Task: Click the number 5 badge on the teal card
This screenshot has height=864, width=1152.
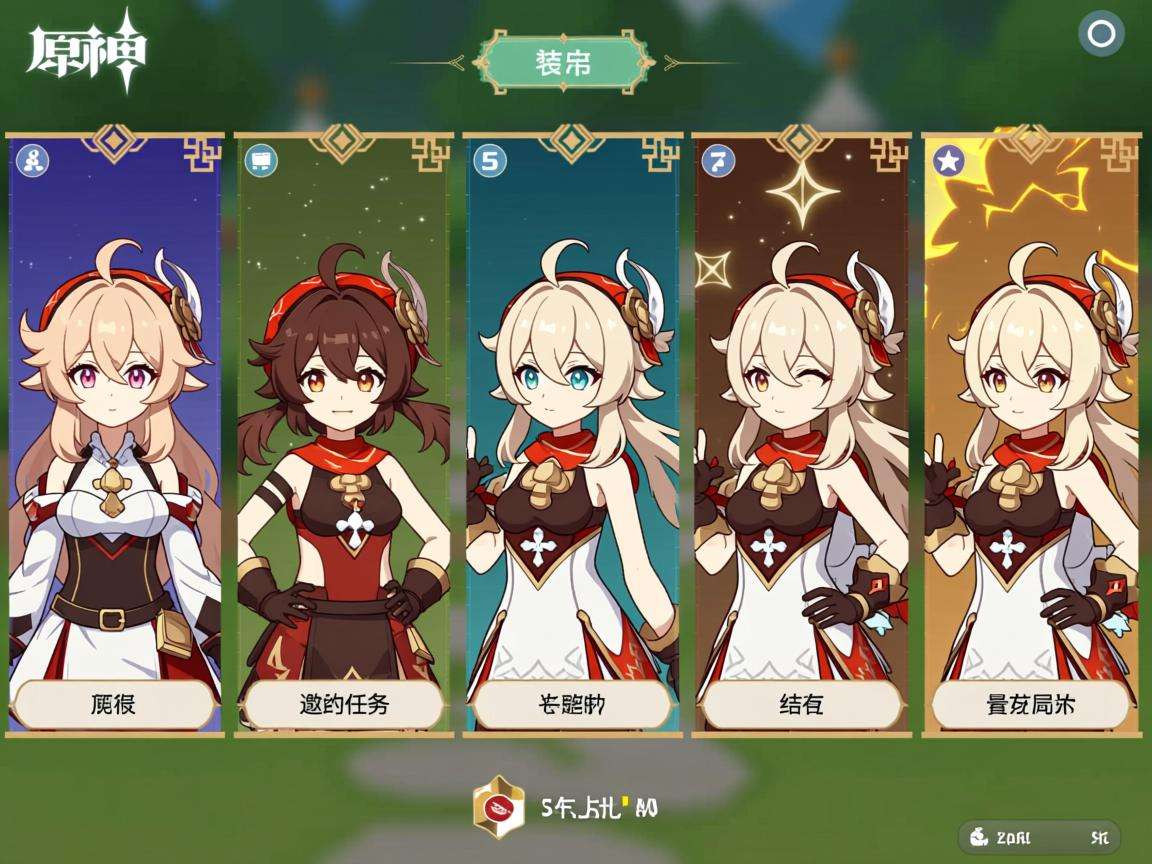Action: 489,160
